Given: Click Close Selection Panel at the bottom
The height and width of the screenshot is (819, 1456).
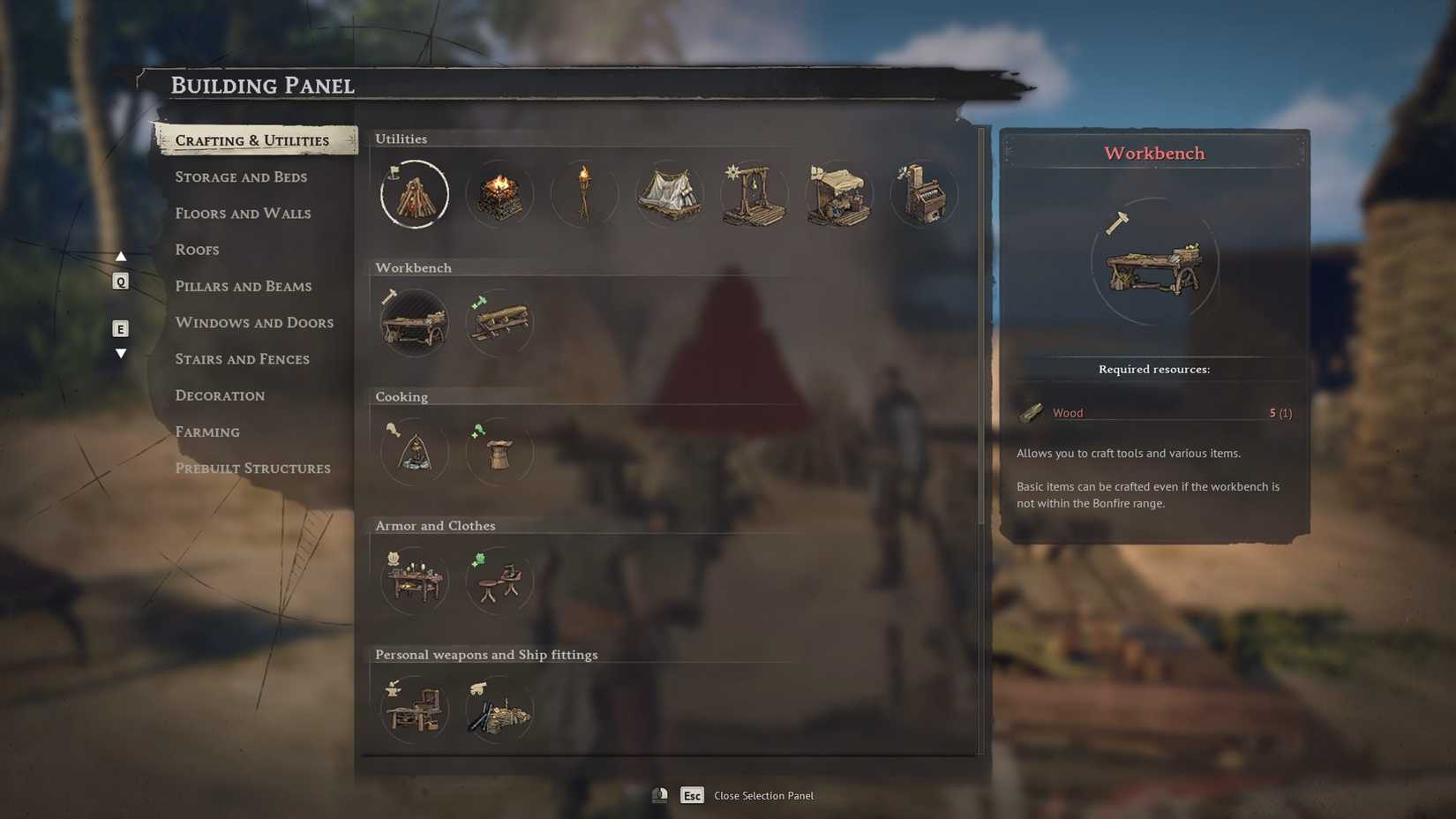Looking at the screenshot, I should point(762,796).
